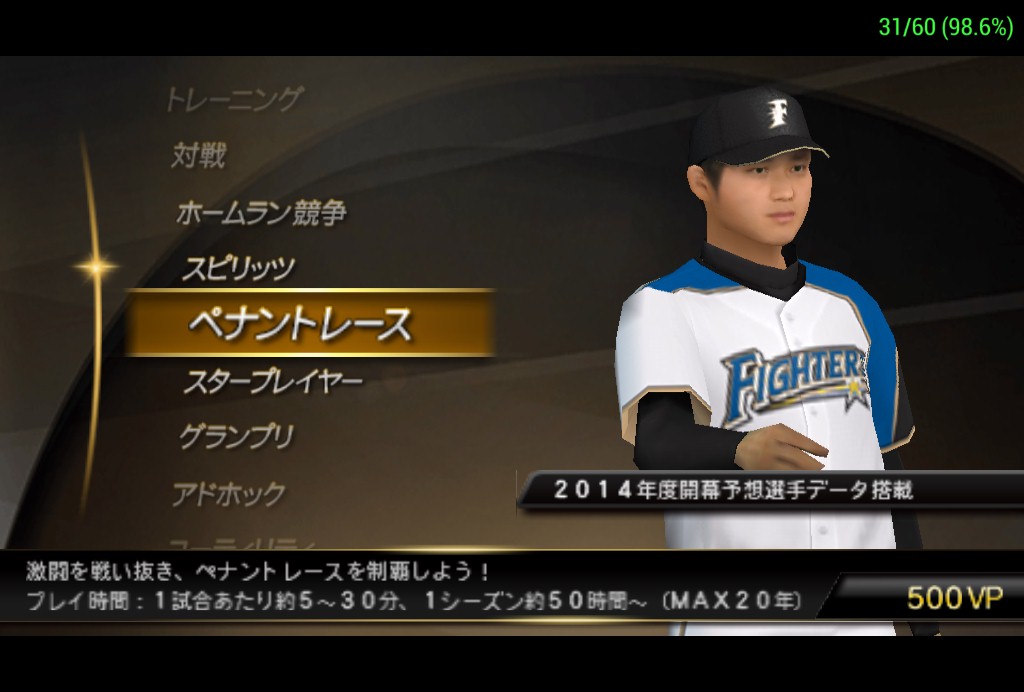Image resolution: width=1024 pixels, height=692 pixels.
Task: Open the ホームラン競争 mode
Action: click(261, 212)
